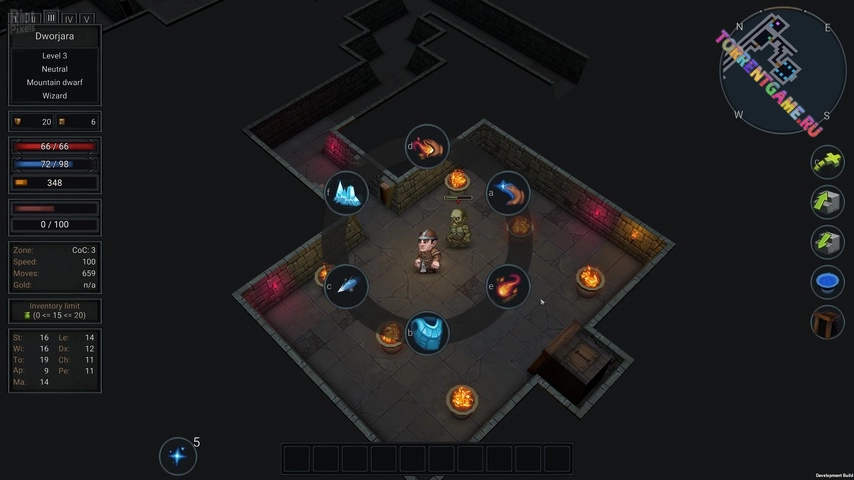Viewport: 854px width, 480px height.
Task: Cast the burning hands spell (d)
Action: (x=428, y=148)
